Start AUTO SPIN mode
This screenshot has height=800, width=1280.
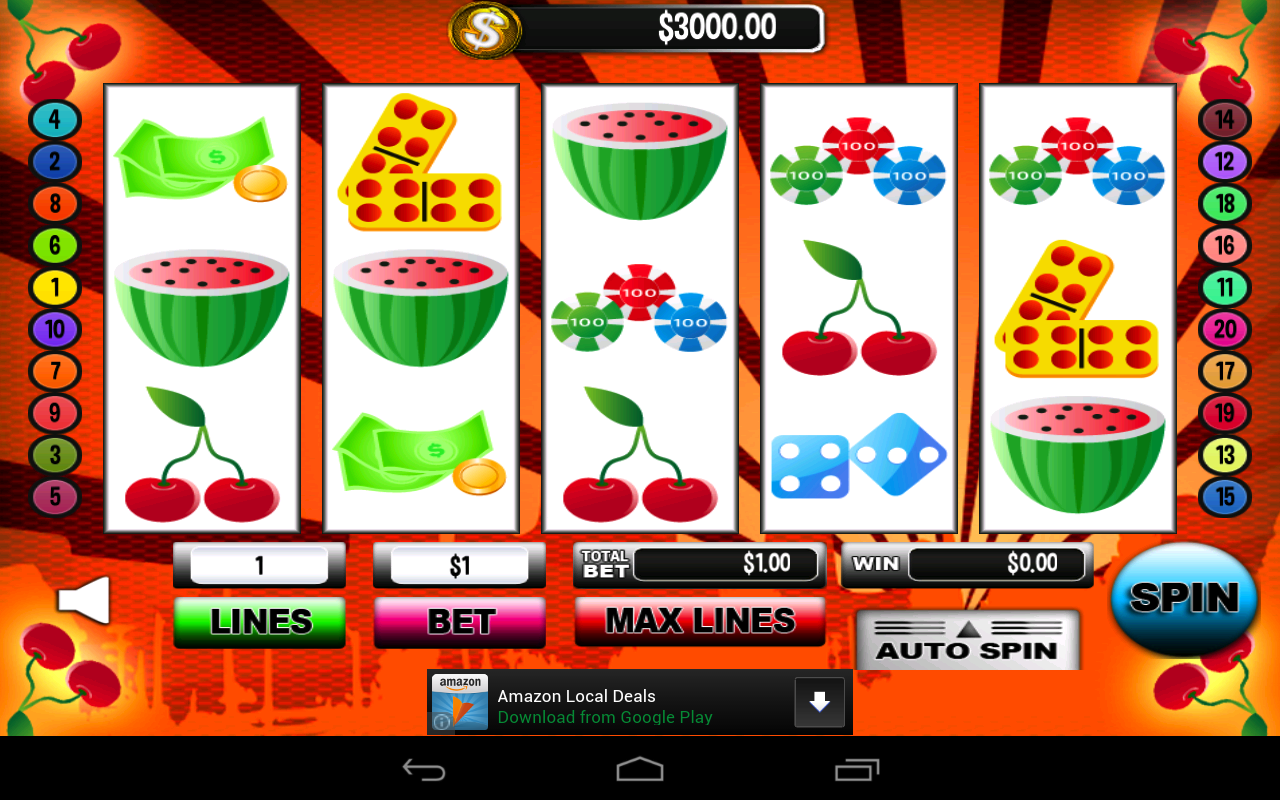[x=967, y=641]
